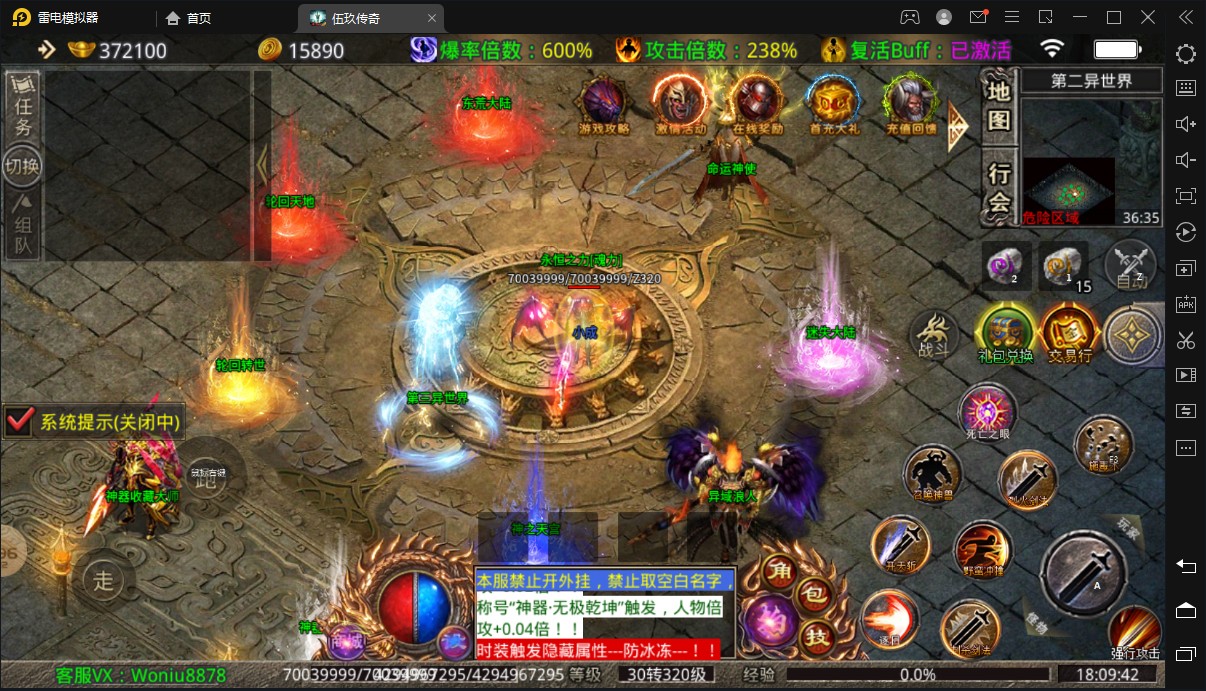Open the 礼包兑换 gift code exchange
Image resolution: width=1206 pixels, height=691 pixels.
click(1004, 332)
